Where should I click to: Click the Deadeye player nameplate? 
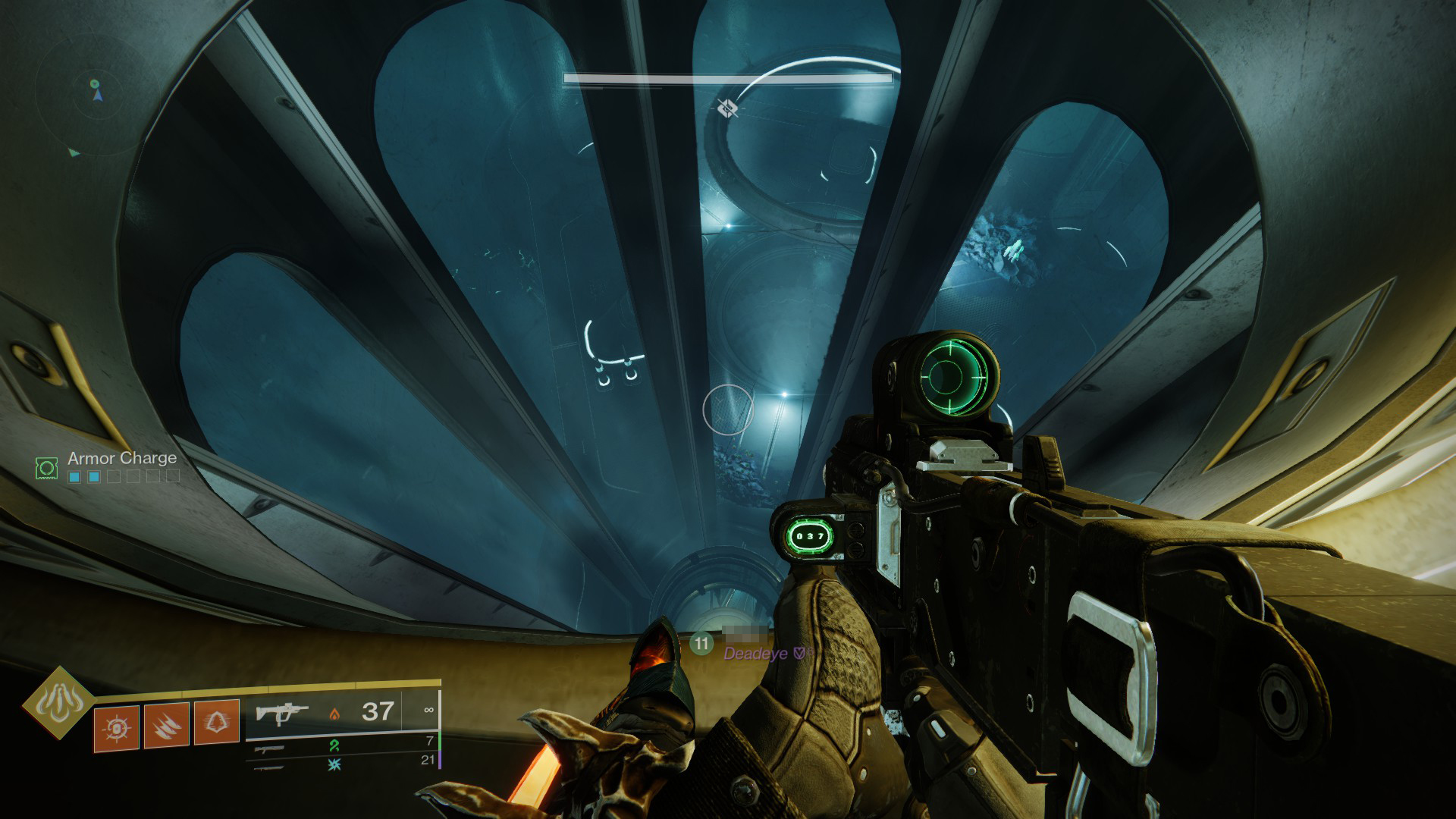(755, 653)
